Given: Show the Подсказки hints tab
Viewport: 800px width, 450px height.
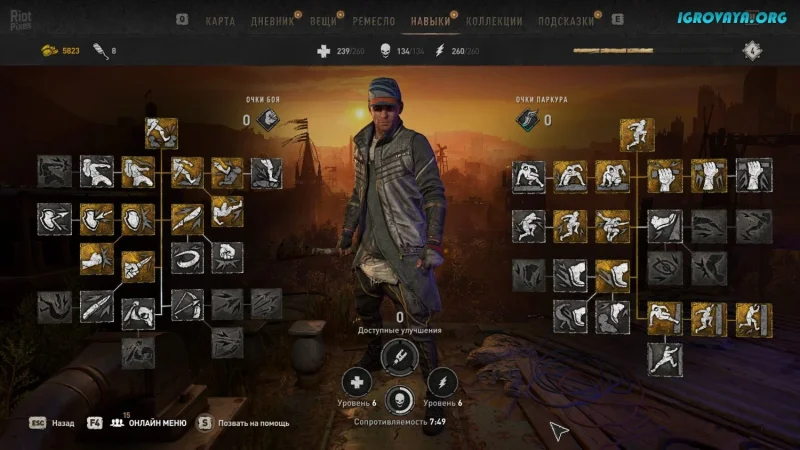Looking at the screenshot, I should [566, 20].
